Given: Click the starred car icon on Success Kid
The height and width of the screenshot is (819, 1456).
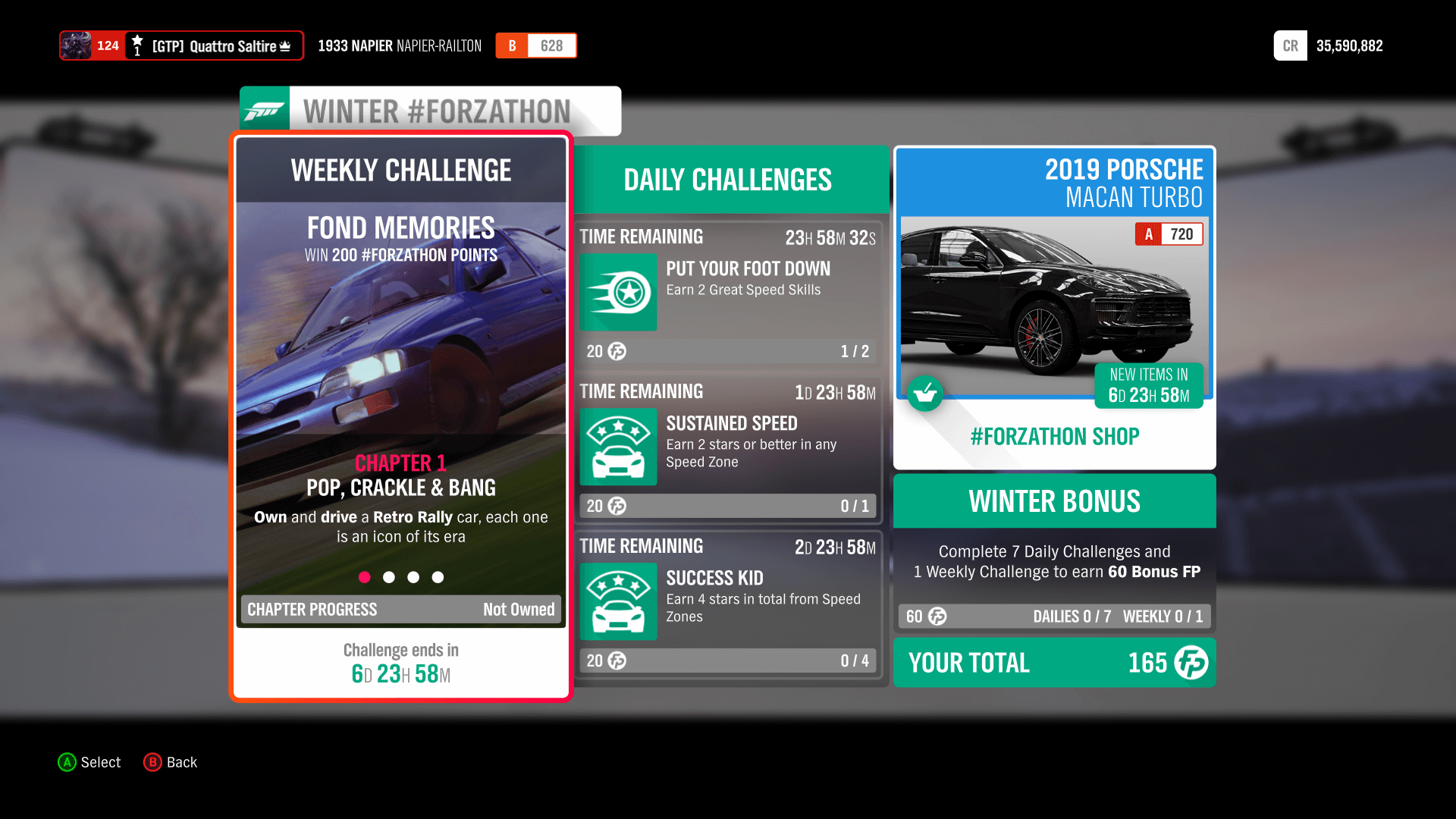Looking at the screenshot, I should tap(618, 601).
